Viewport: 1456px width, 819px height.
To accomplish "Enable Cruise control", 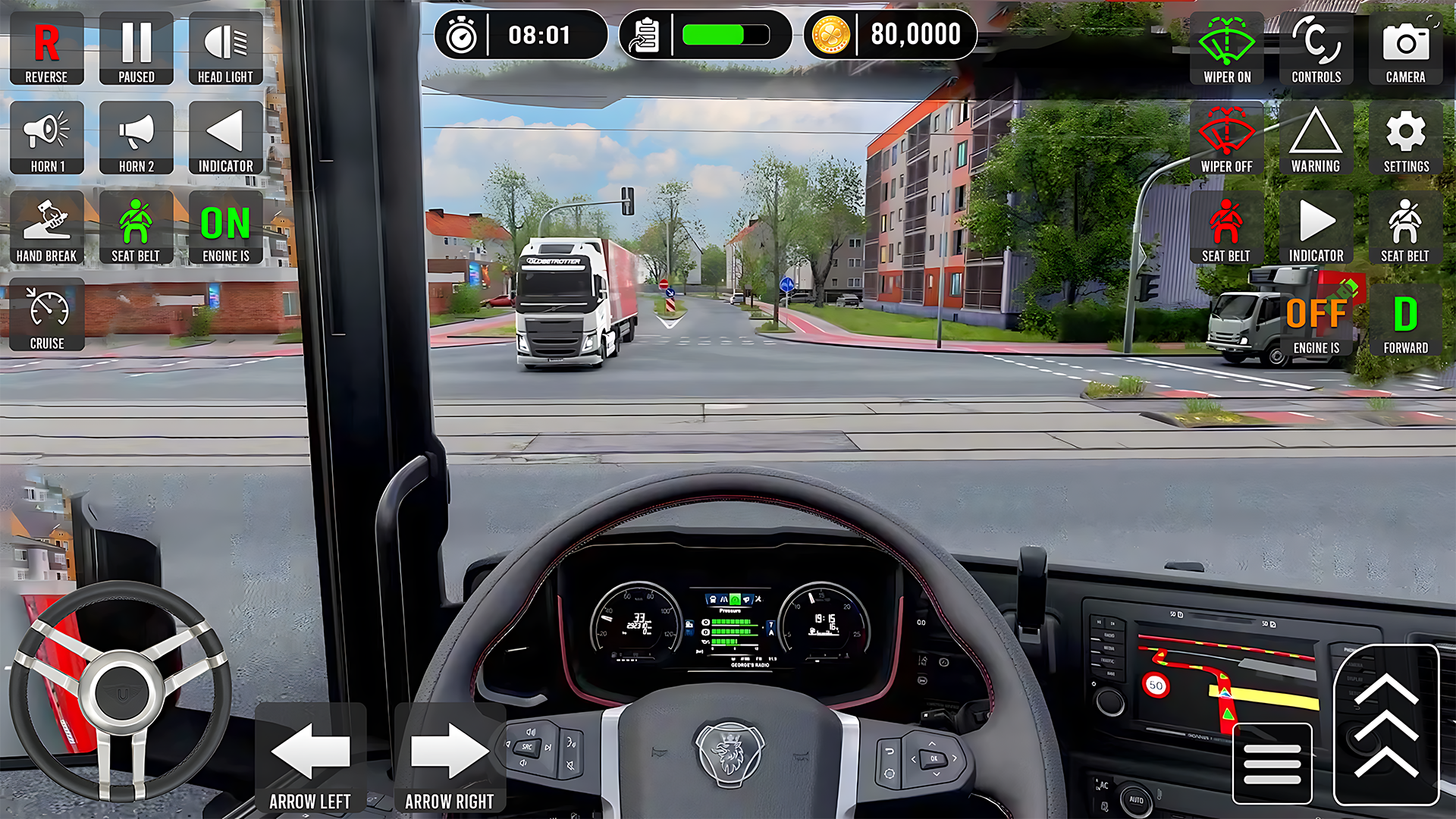I will click(46, 315).
